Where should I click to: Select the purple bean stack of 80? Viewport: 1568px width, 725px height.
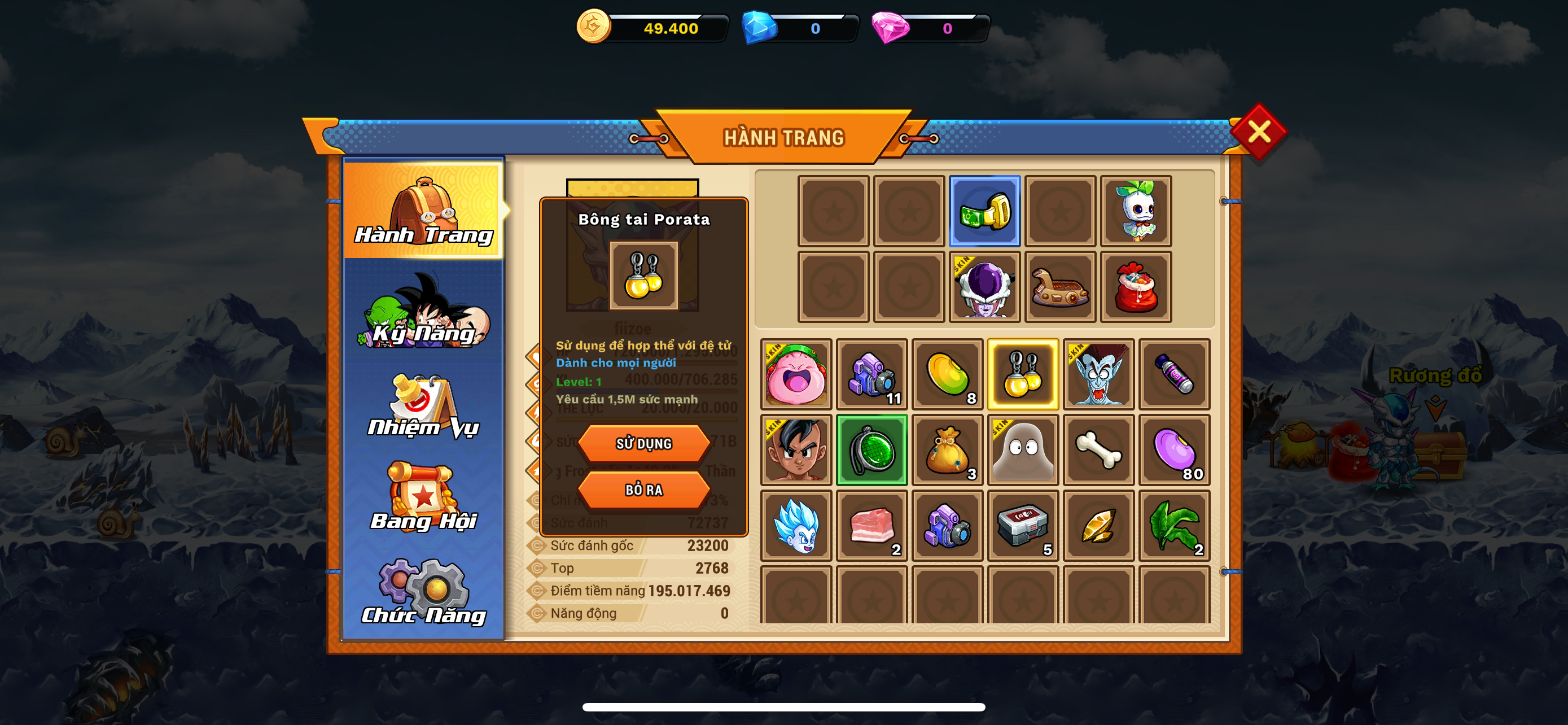(1174, 450)
